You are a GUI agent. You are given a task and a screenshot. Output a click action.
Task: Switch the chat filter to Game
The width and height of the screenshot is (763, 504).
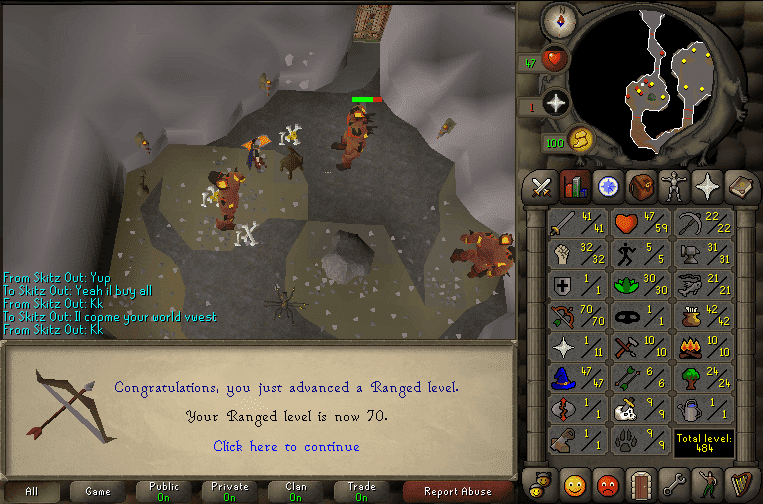point(98,491)
